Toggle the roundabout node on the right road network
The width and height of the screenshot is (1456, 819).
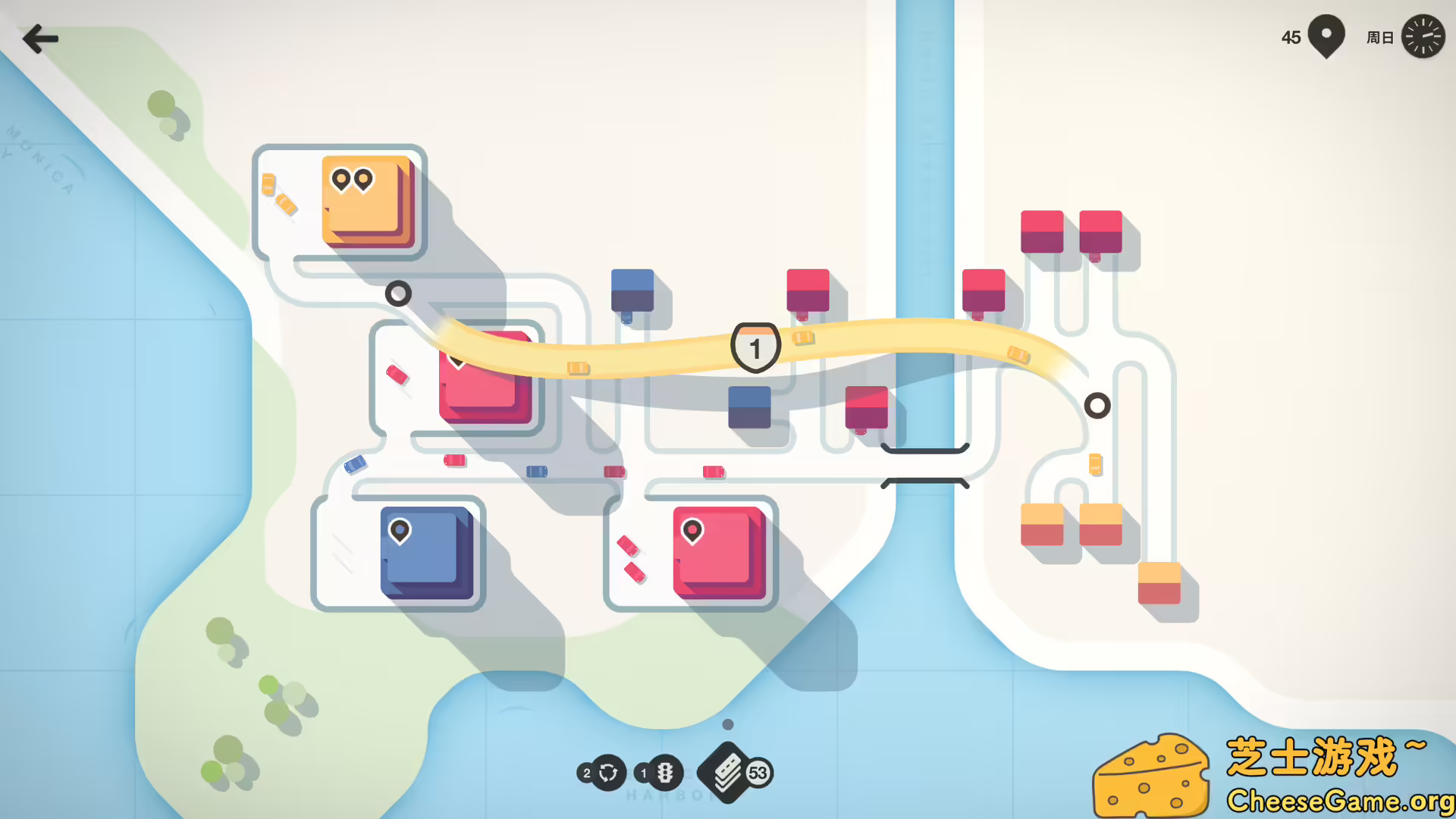coord(1097,406)
